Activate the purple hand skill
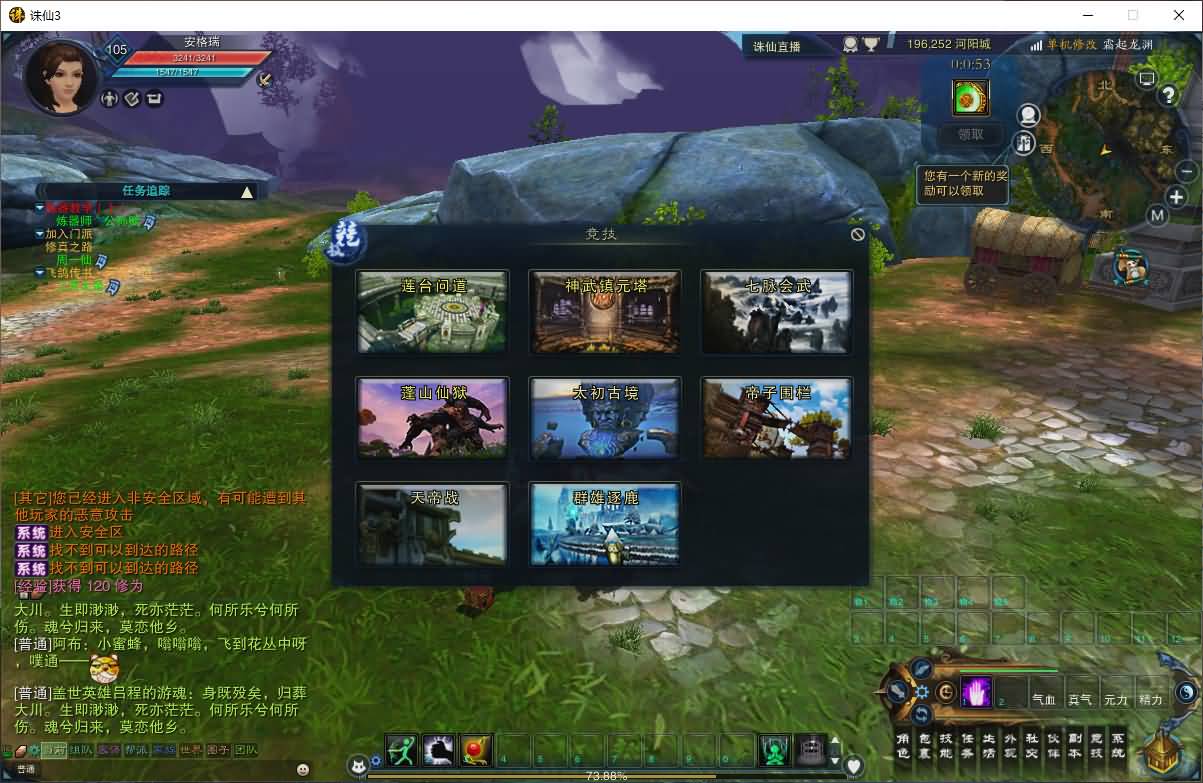The height and width of the screenshot is (783, 1203). point(976,692)
